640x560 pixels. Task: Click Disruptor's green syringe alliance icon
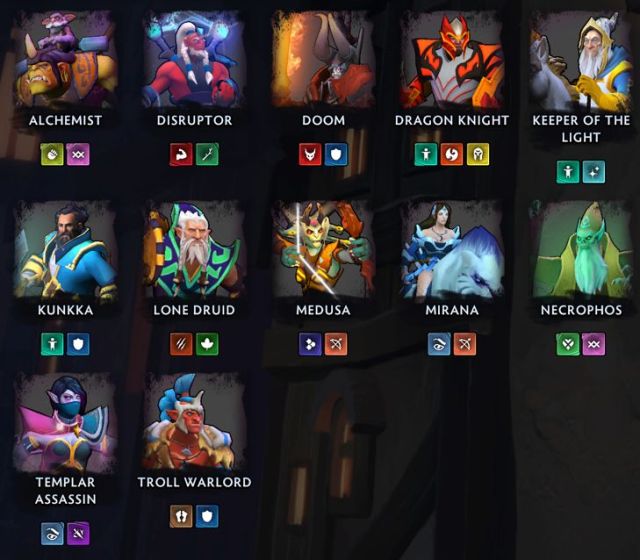point(207,155)
